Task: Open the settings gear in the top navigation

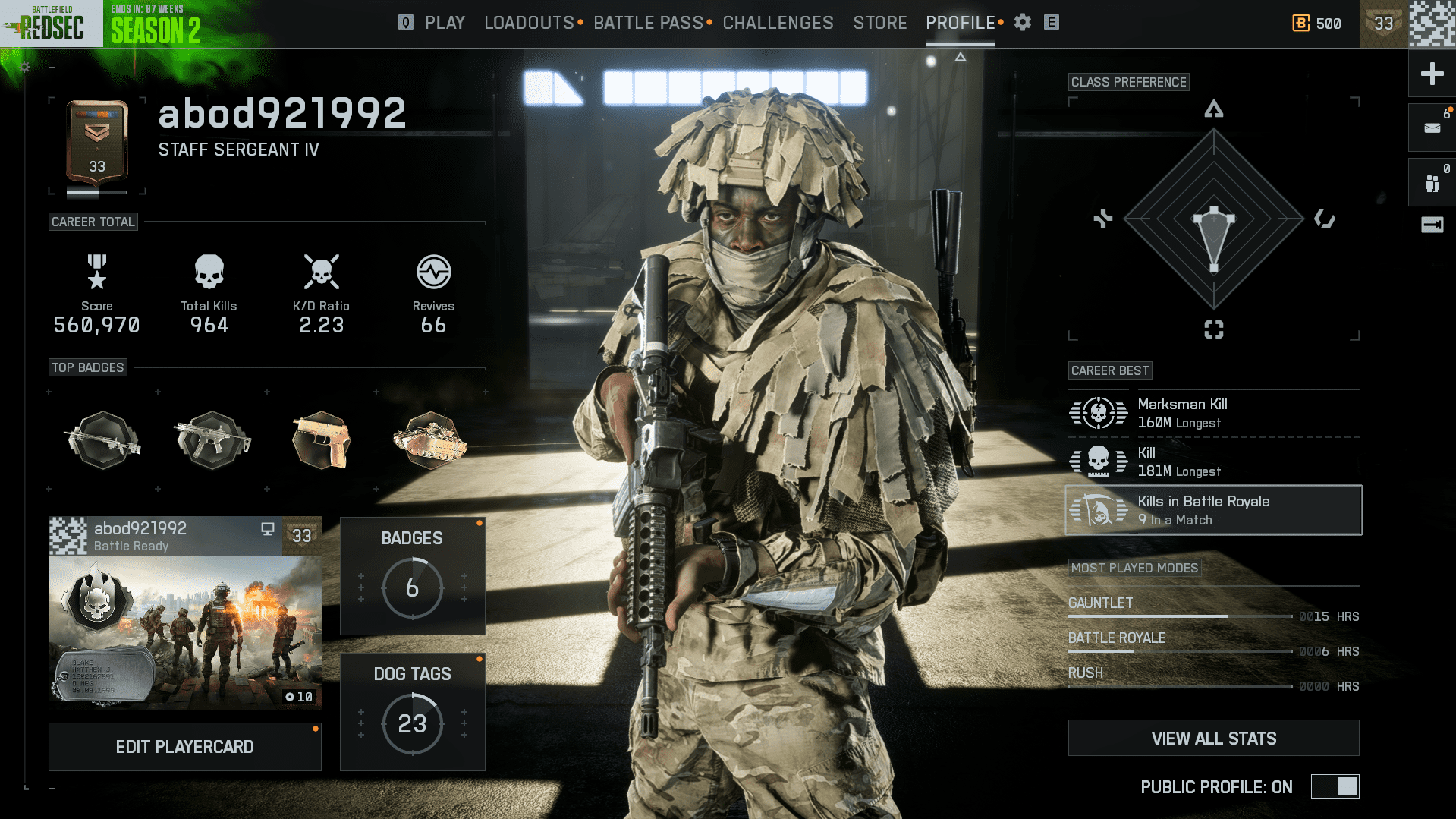Action: click(1022, 23)
